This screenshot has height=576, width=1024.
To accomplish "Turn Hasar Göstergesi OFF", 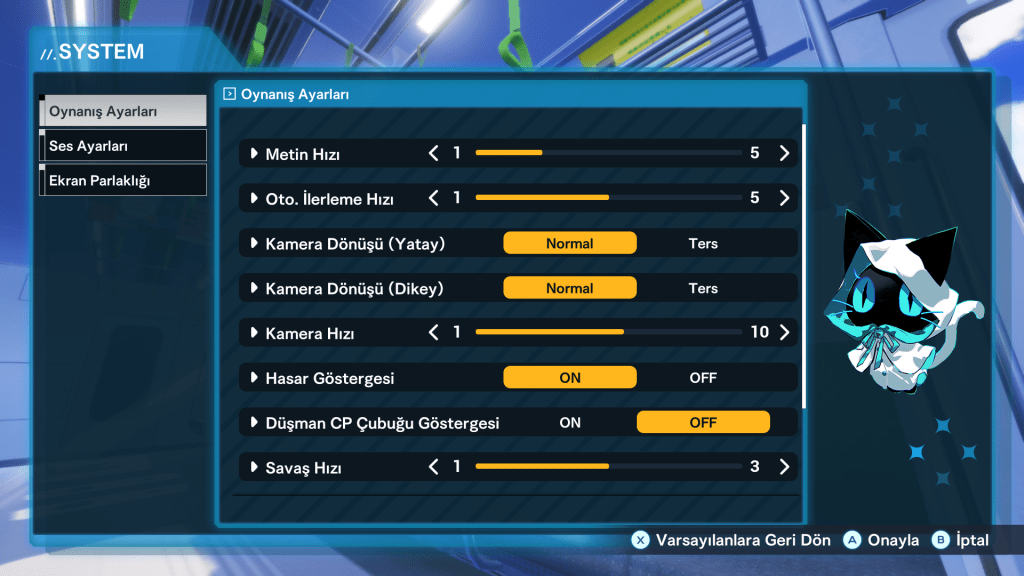I will 703,378.
